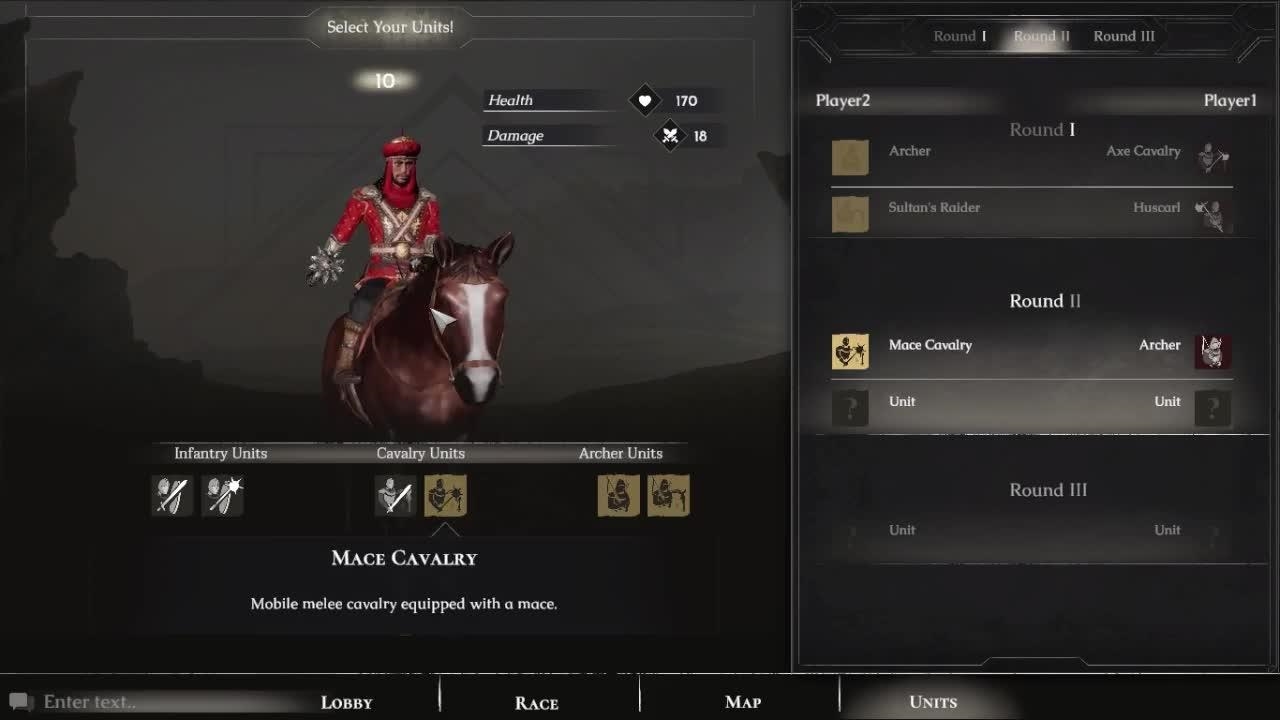This screenshot has height=720, width=1280.
Task: Go to the Race tab
Action: (536, 702)
